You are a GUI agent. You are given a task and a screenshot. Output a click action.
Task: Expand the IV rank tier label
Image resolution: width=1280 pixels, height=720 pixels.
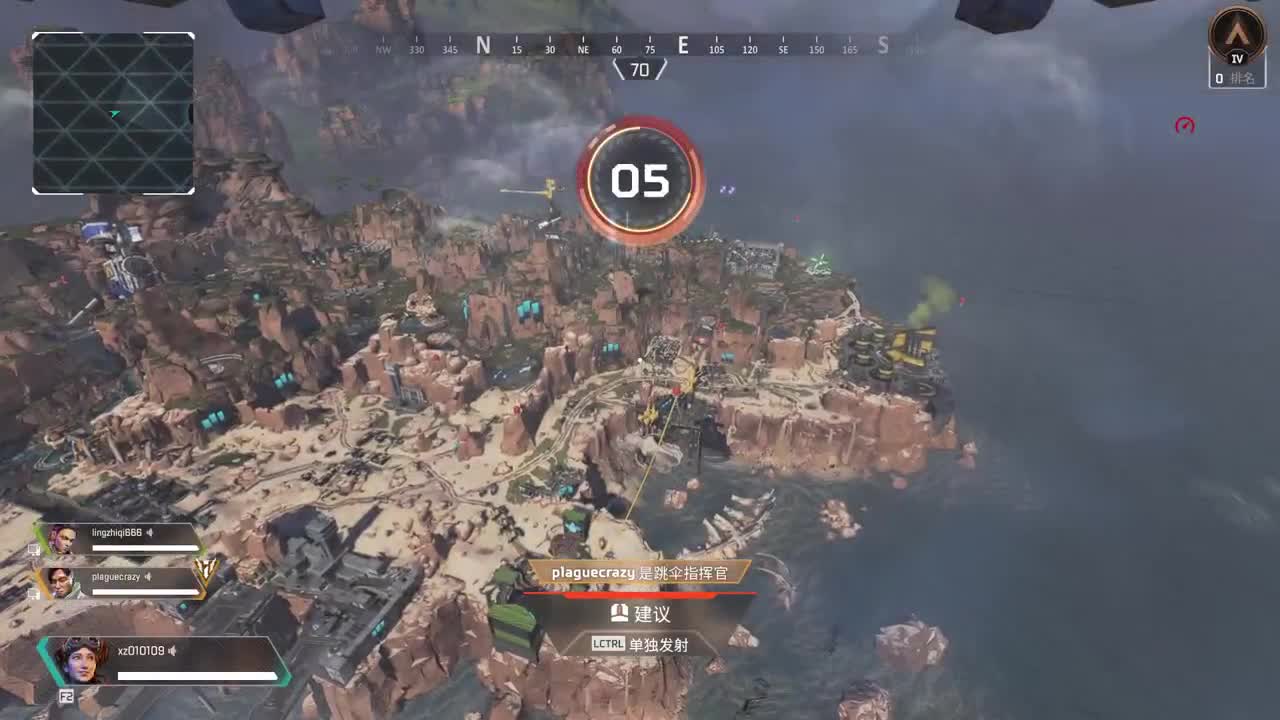(1235, 58)
